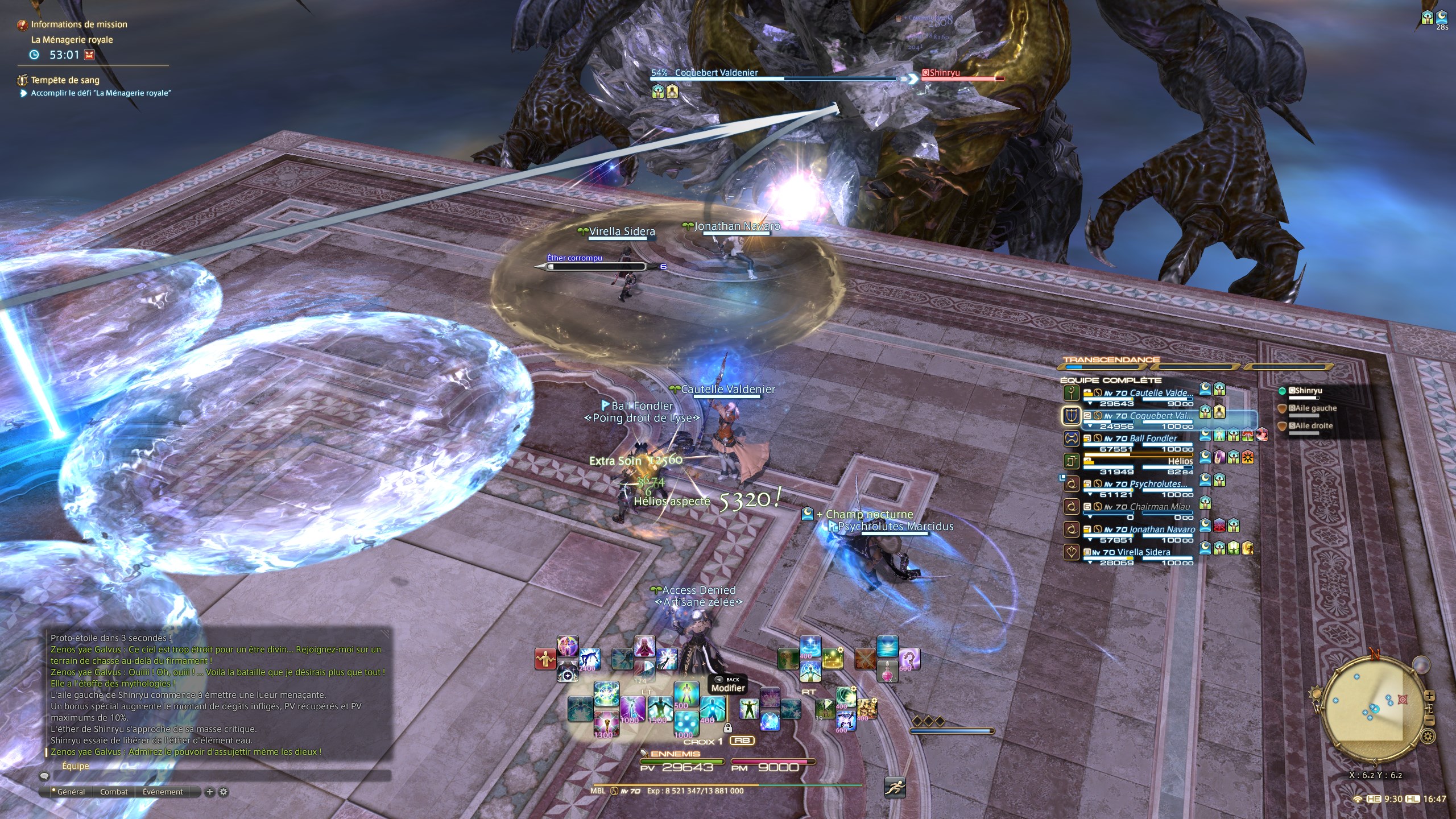Viewport: 1456px width, 819px height.
Task: Target Shinryu in the enemy list
Action: coord(1308,391)
